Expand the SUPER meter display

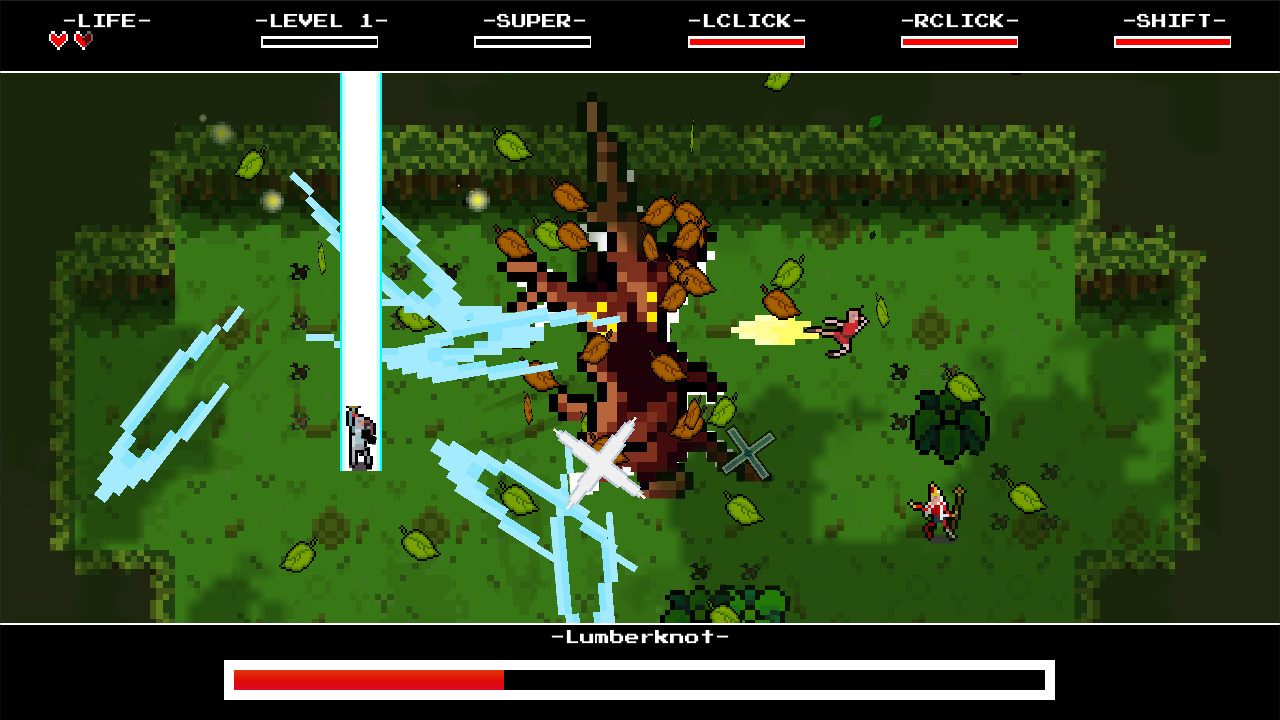point(533,41)
